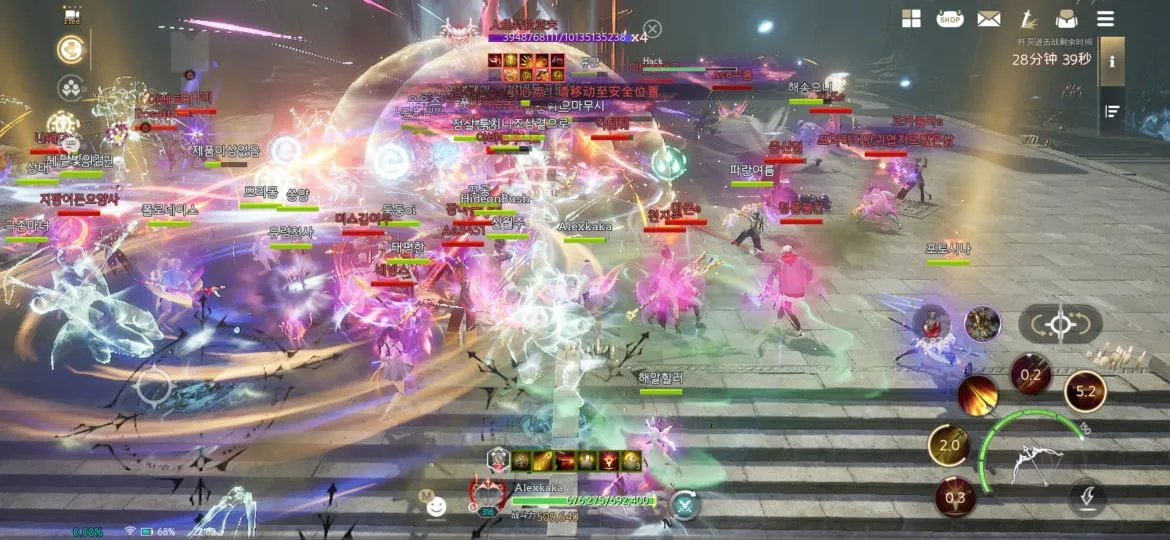Open the backpack inventory
The width and height of the screenshot is (1170, 540).
coord(1066,19)
